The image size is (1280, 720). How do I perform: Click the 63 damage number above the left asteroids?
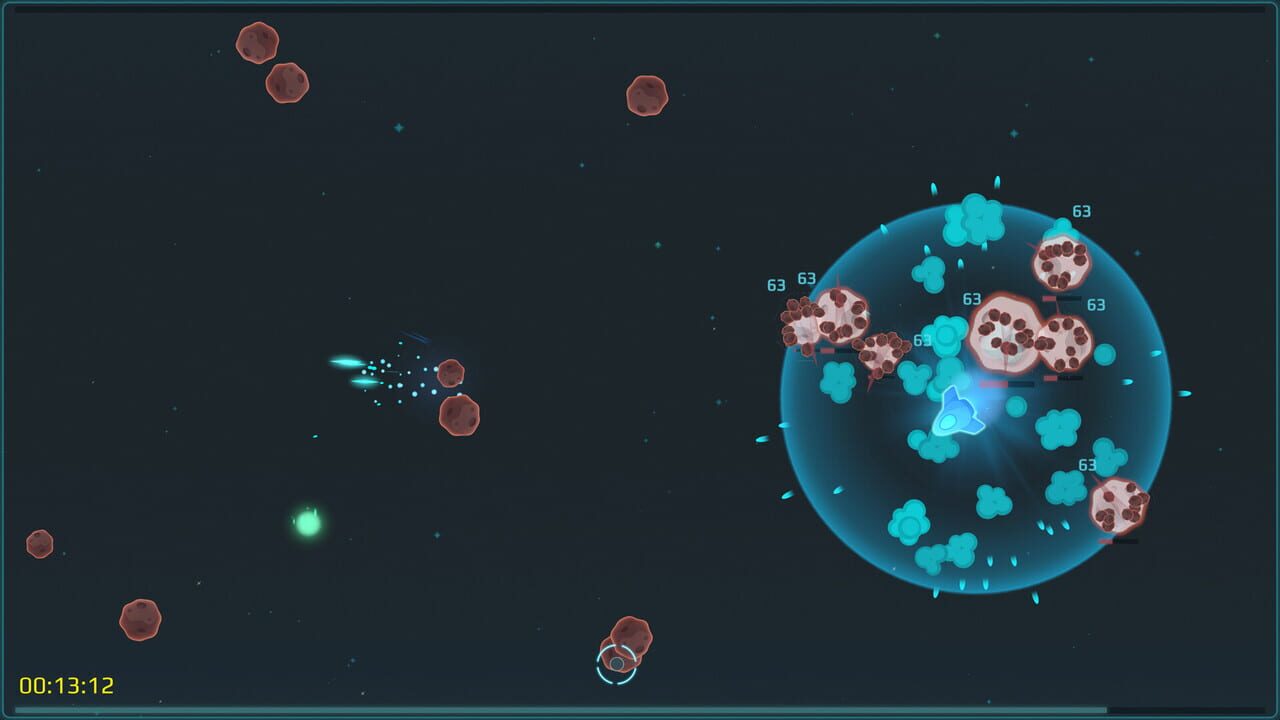pos(775,284)
